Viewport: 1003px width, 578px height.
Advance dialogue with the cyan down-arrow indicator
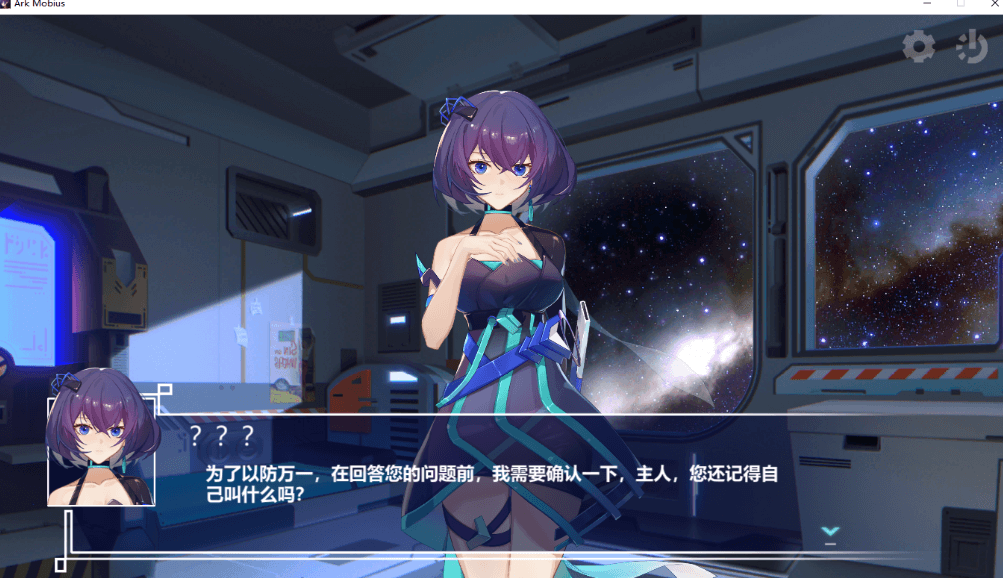[829, 533]
